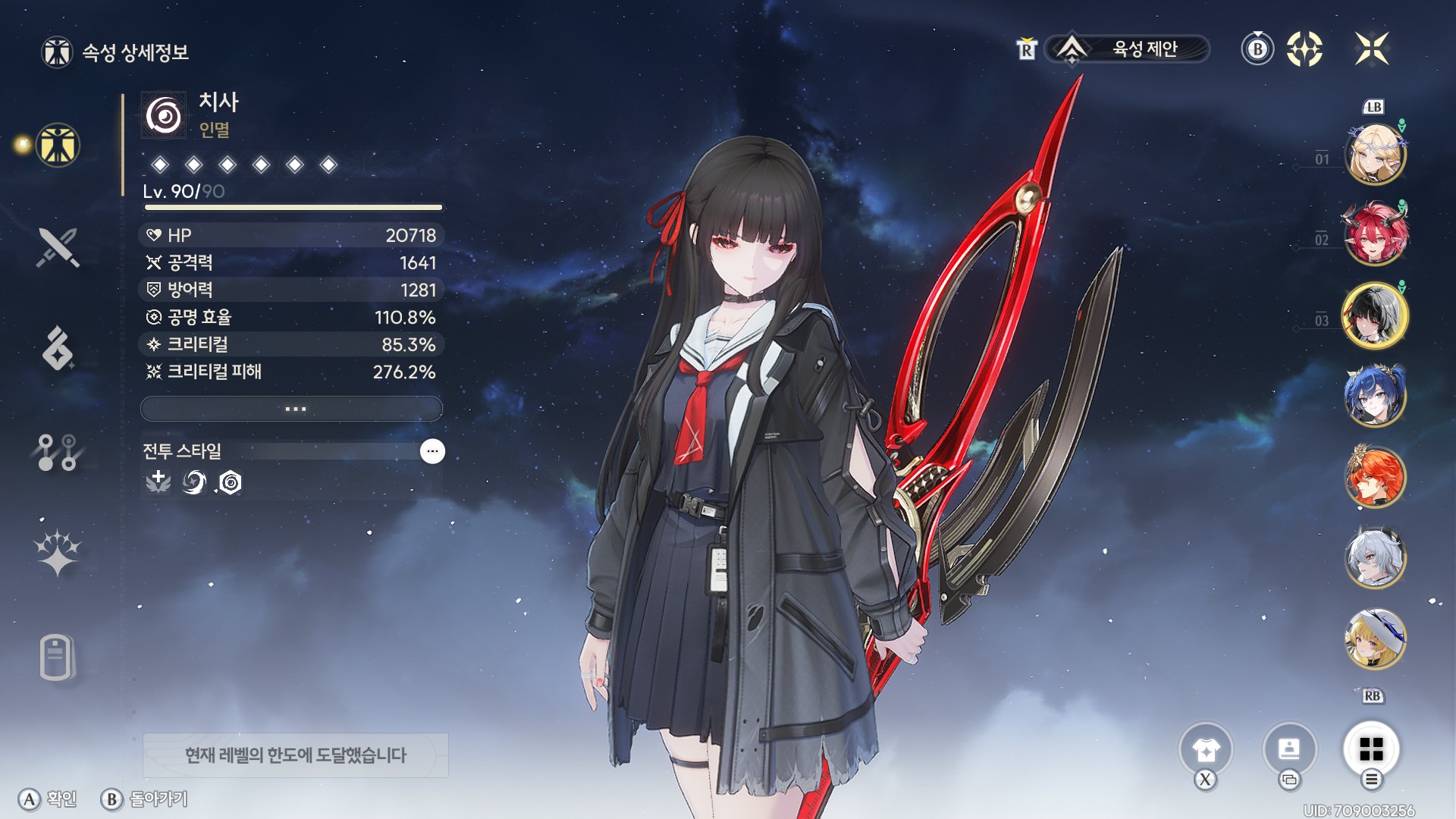Choose the blonde character with white hat

(x=1375, y=639)
